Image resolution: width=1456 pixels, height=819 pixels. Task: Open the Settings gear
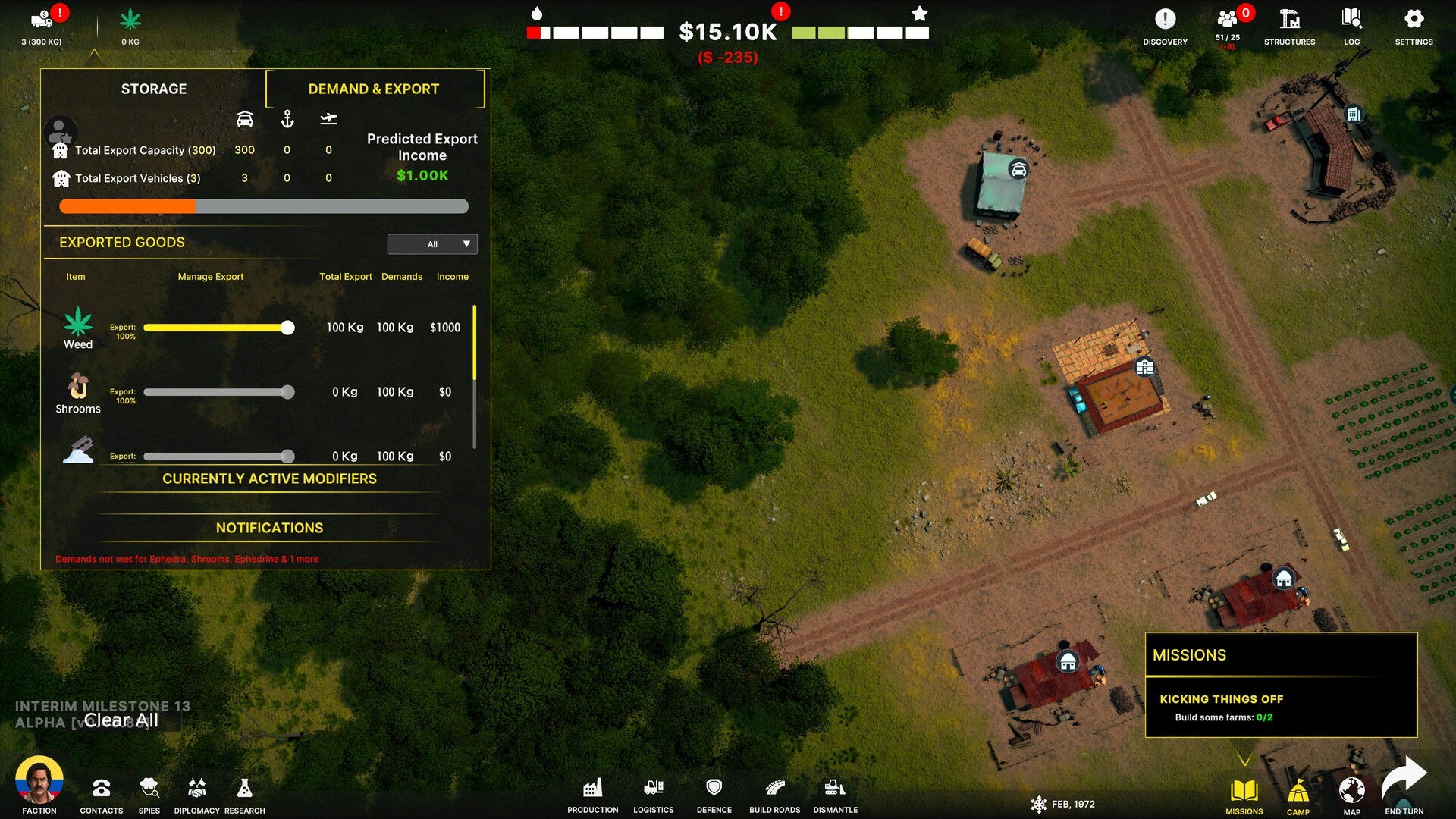pyautogui.click(x=1414, y=25)
